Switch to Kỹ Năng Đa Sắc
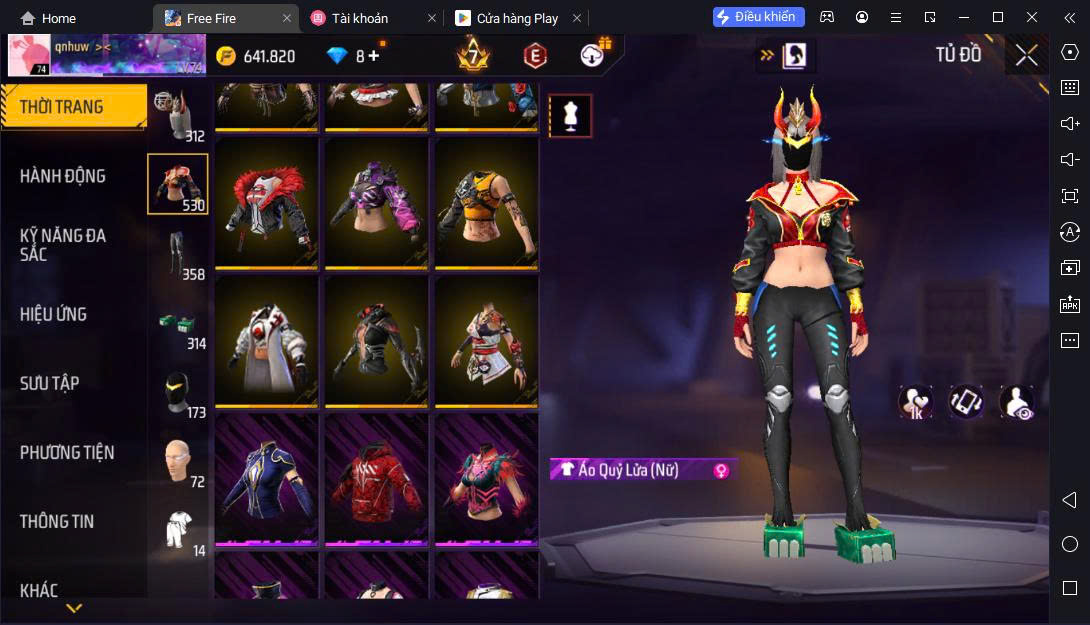 point(63,245)
